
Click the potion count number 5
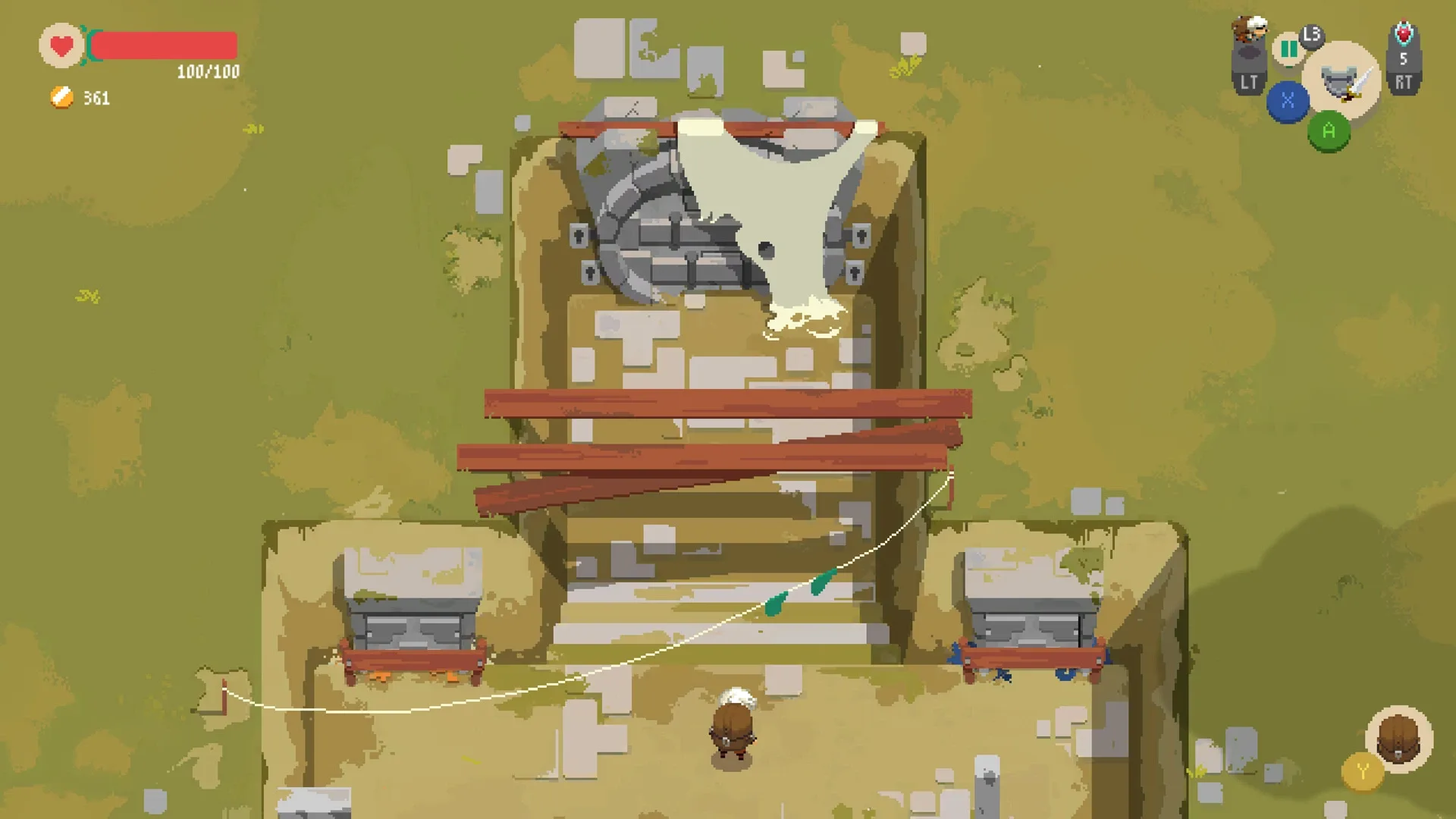[1404, 60]
